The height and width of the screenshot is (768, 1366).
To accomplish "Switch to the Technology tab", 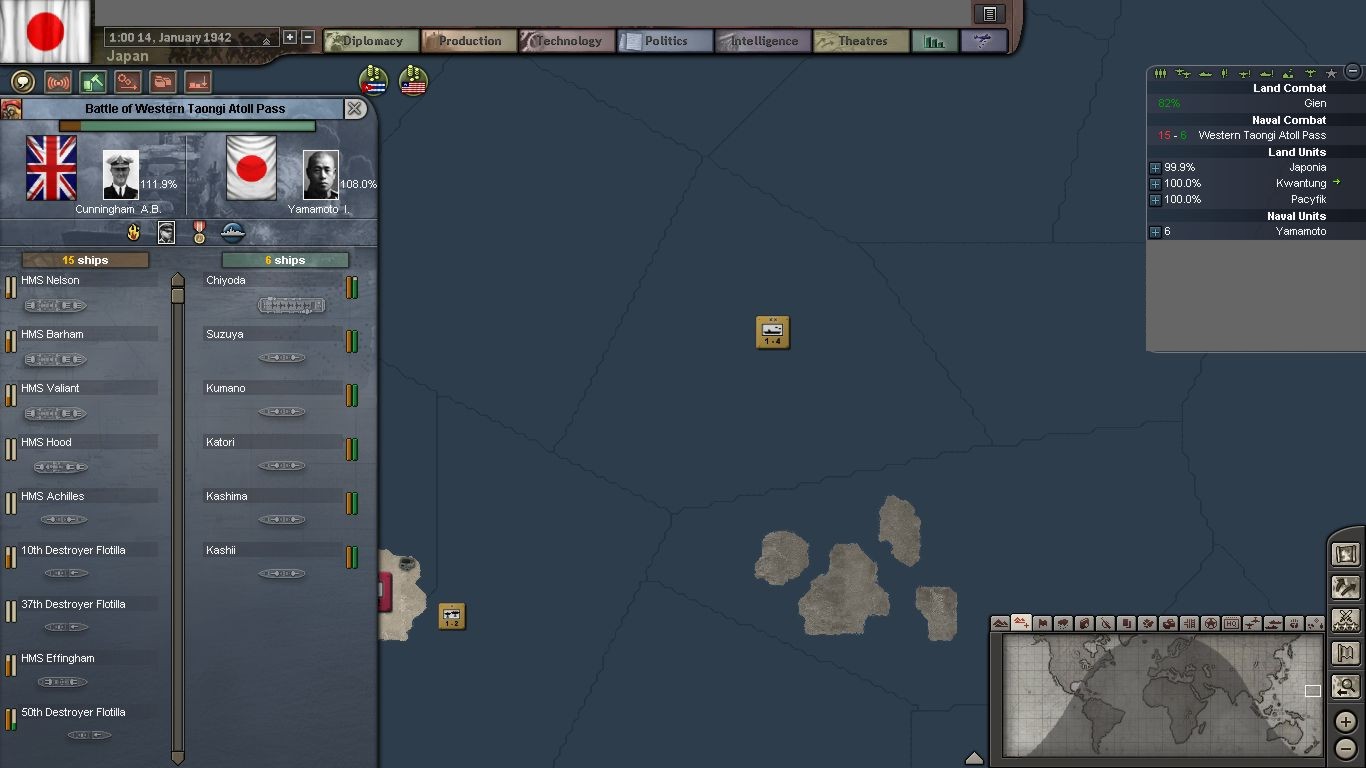I will click(x=566, y=41).
